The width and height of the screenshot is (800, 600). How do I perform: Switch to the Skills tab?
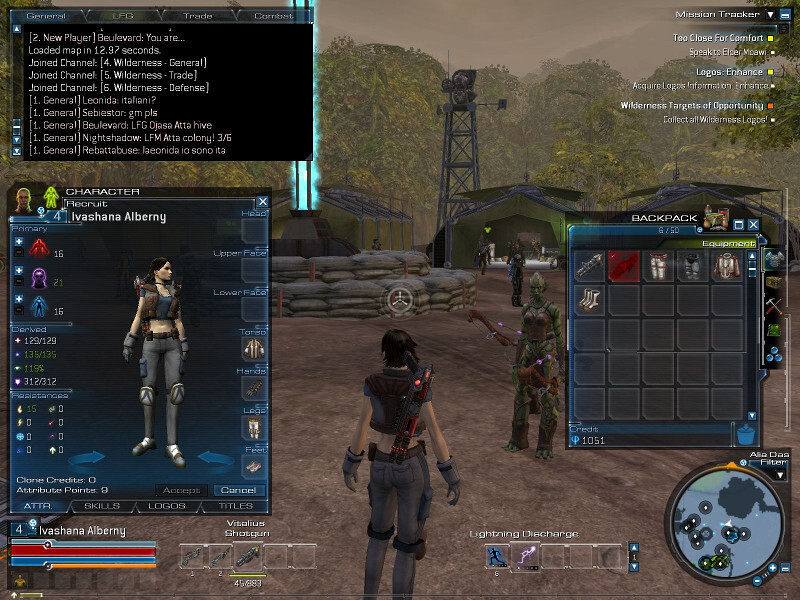[102, 507]
